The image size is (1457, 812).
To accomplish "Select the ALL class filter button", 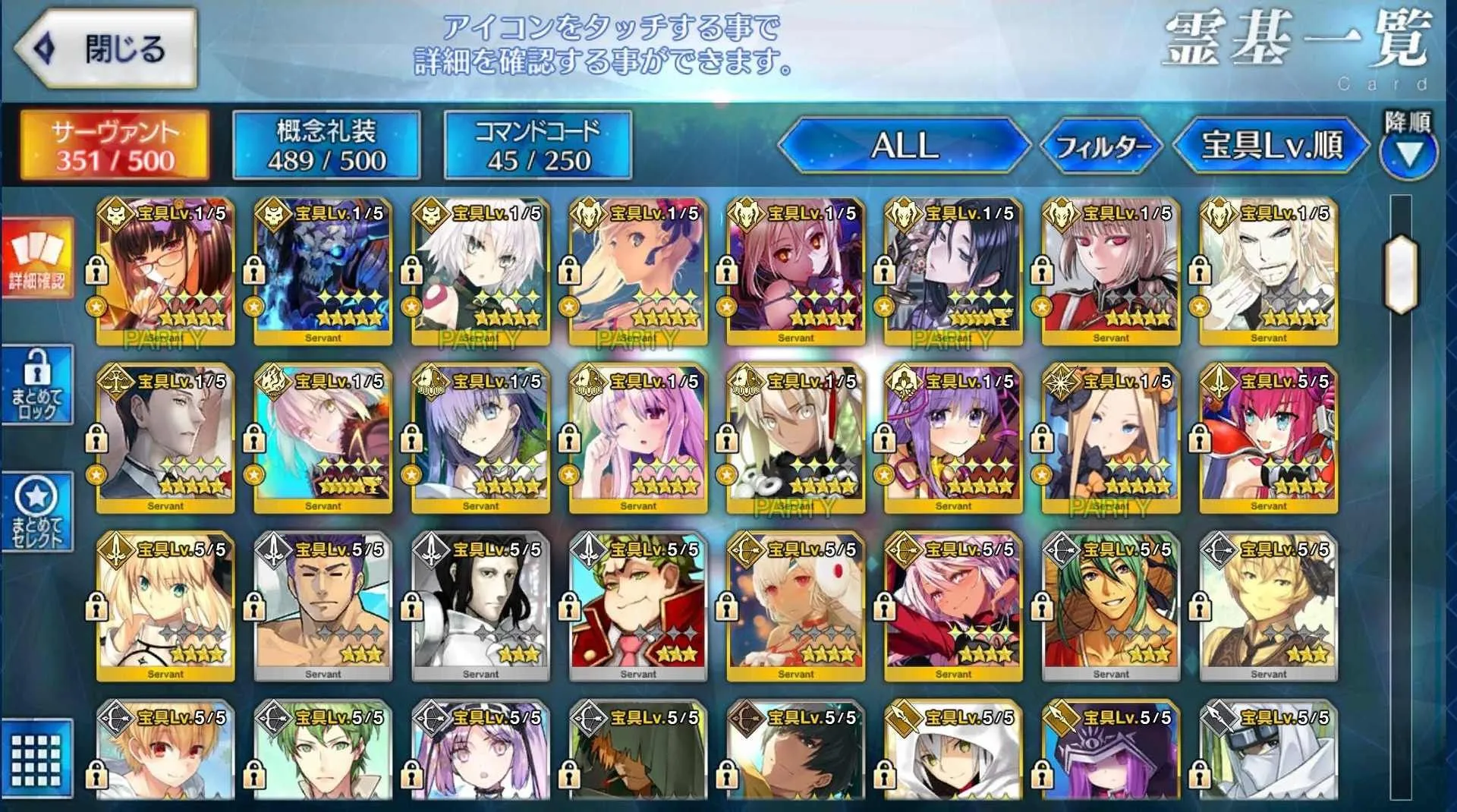I will [x=904, y=145].
